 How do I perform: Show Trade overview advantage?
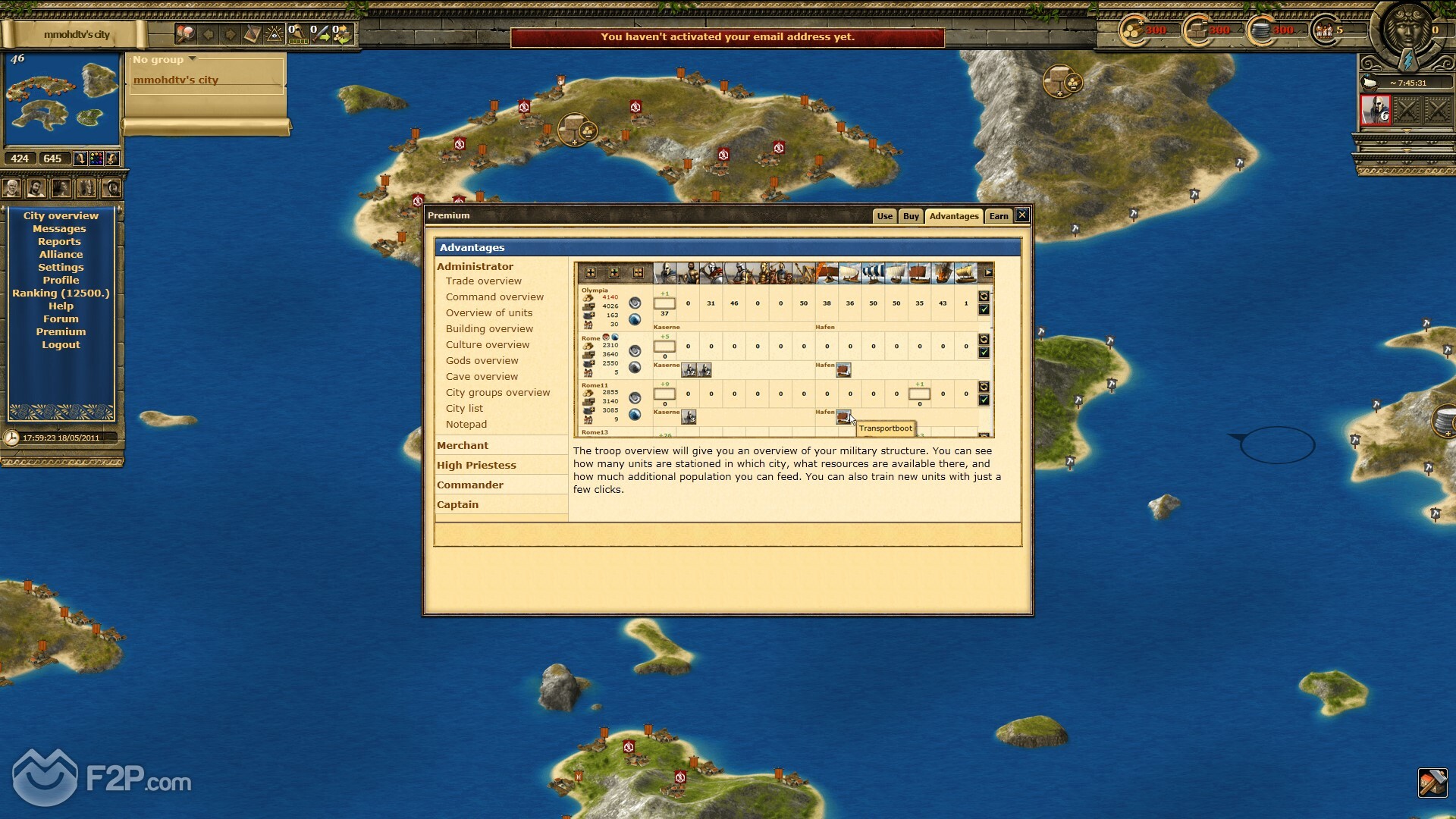(483, 281)
